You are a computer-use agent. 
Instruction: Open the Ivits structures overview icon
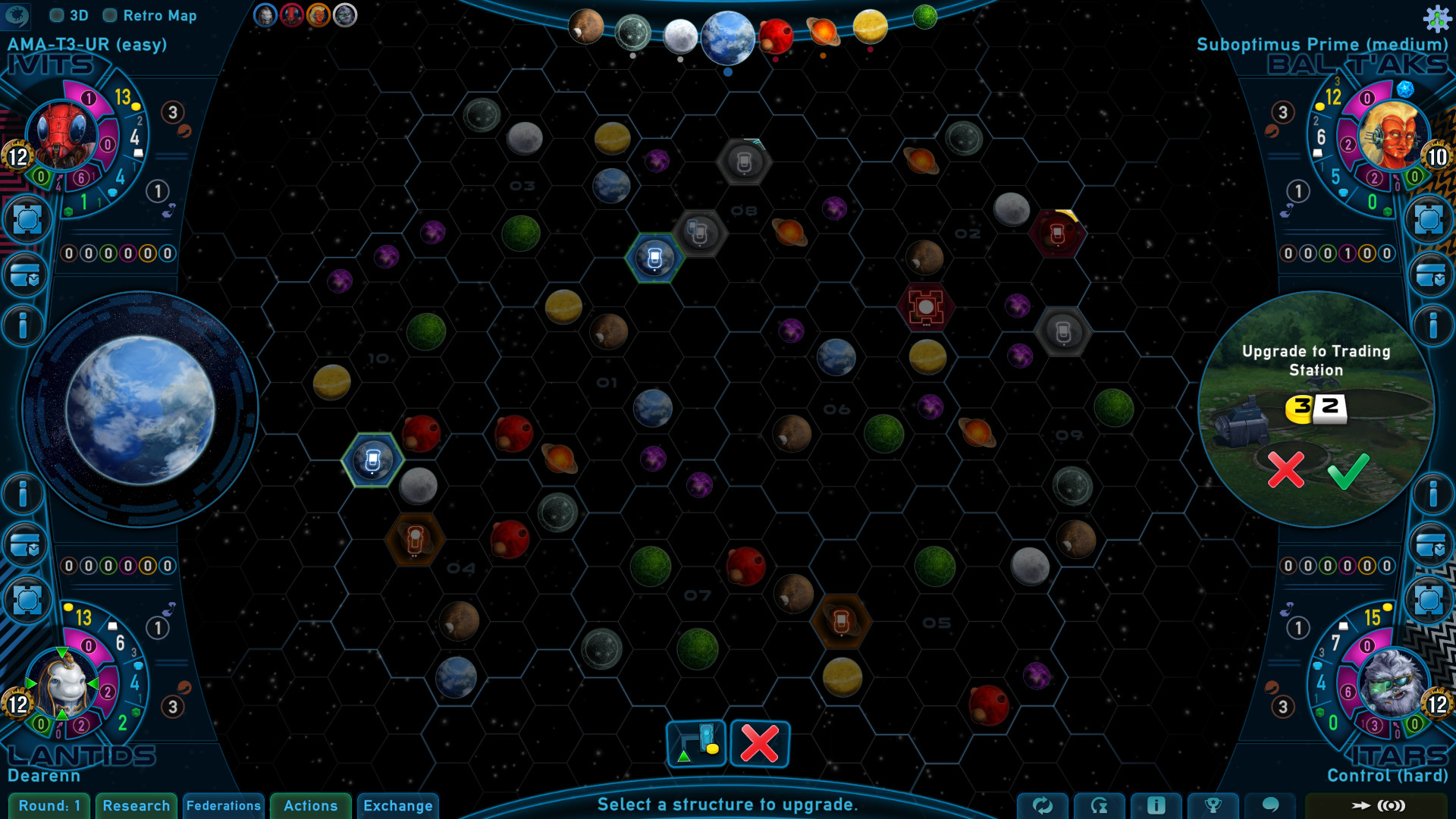[x=27, y=219]
